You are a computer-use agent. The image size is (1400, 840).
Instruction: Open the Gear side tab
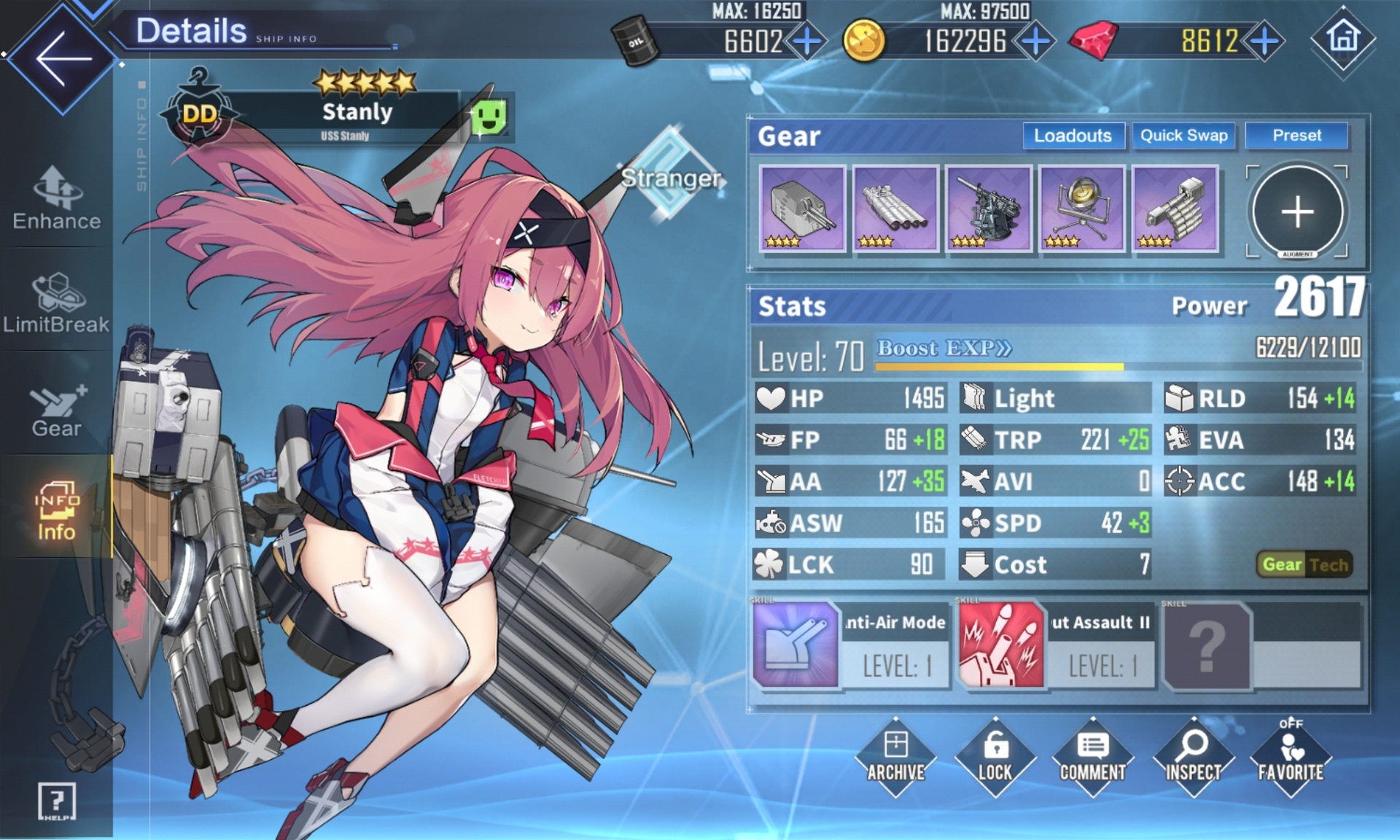(57, 410)
